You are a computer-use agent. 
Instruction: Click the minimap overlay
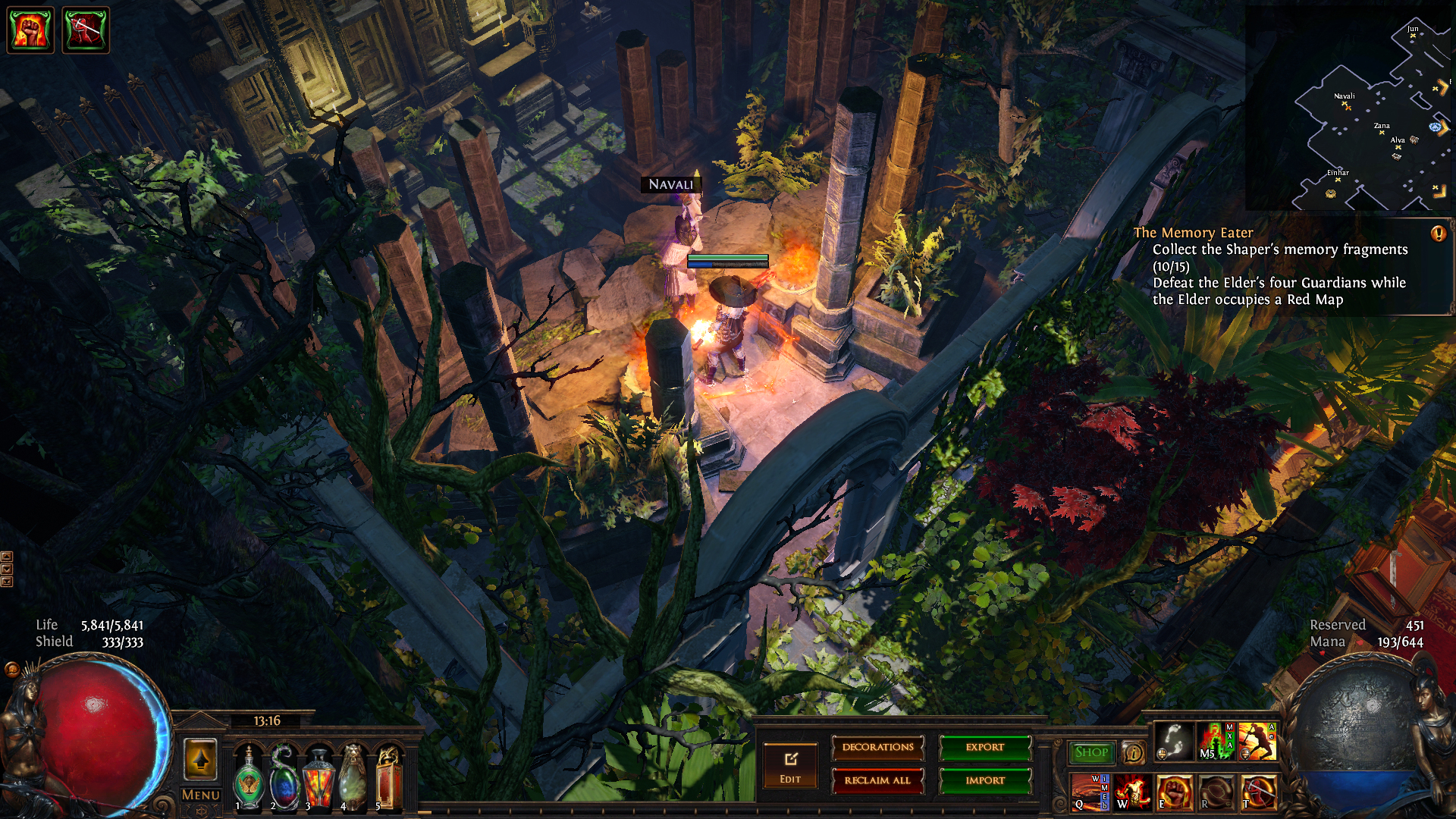pos(1350,108)
